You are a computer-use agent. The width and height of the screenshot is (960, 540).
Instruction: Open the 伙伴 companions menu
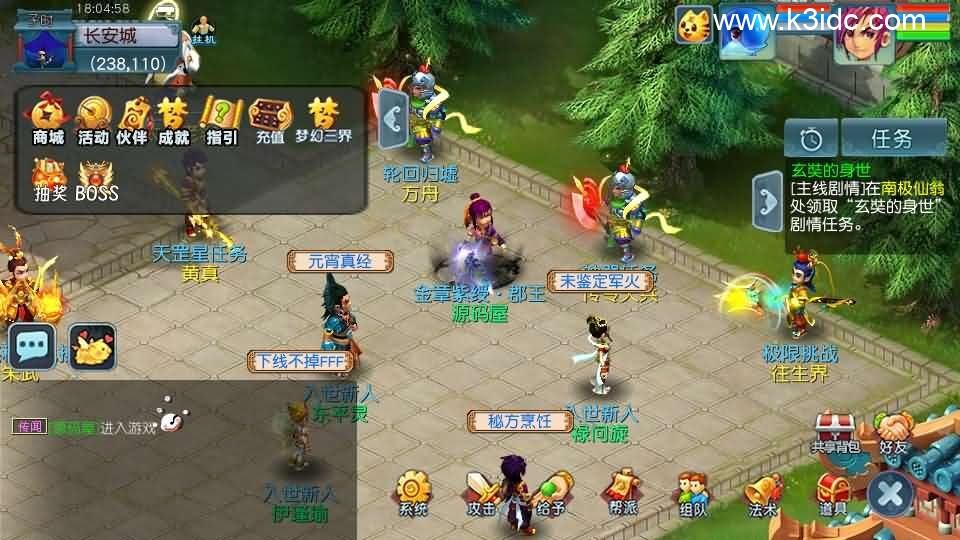133,118
